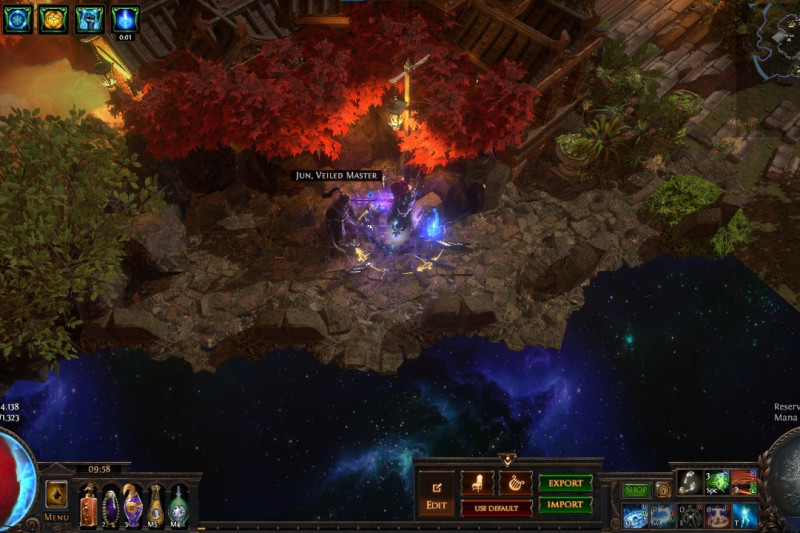Viewport: 800px width, 533px height.
Task: Use the yellow flask with silver emblem
Action: 155,505
